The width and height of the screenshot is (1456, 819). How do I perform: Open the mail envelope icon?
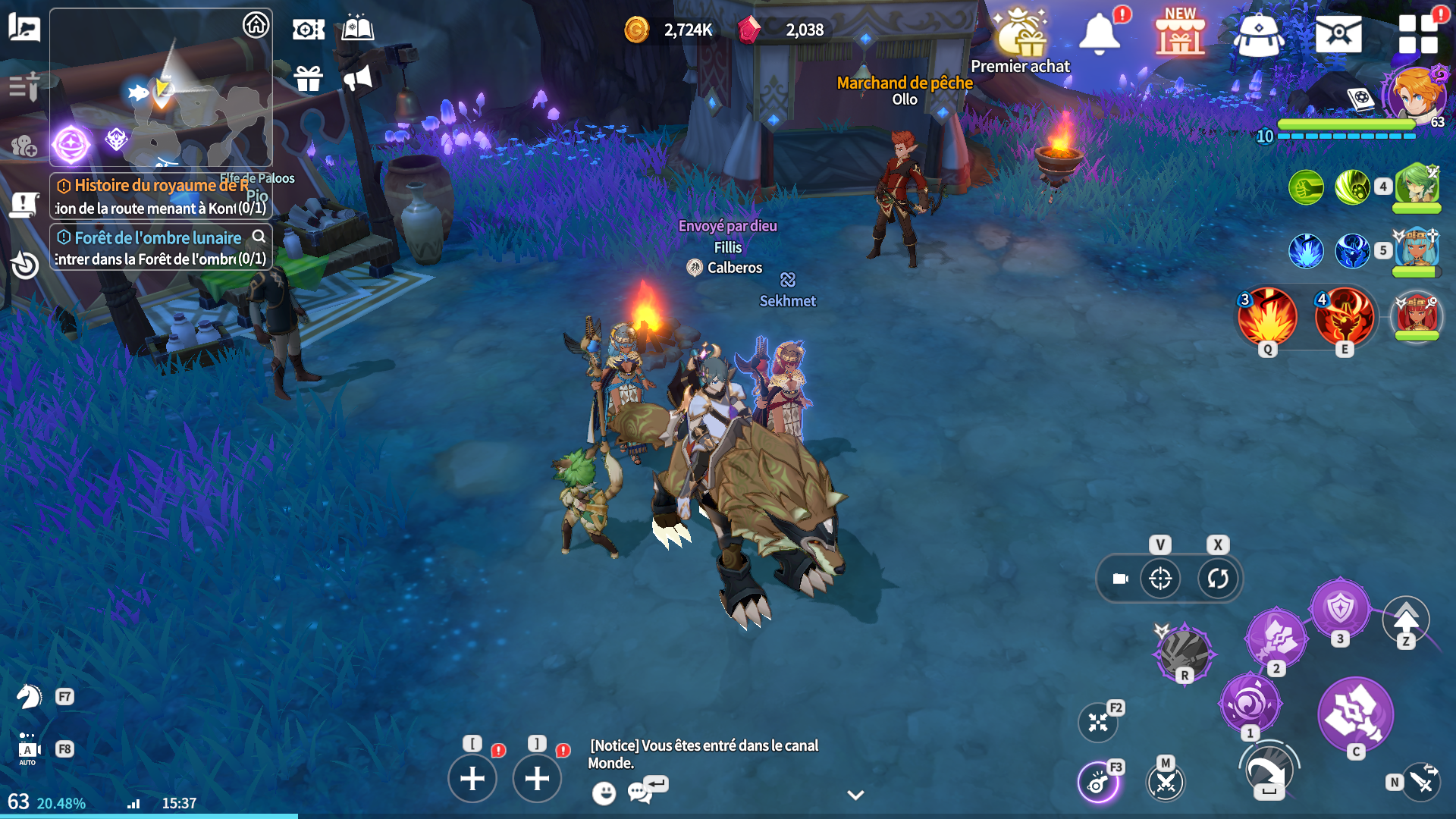click(1338, 34)
